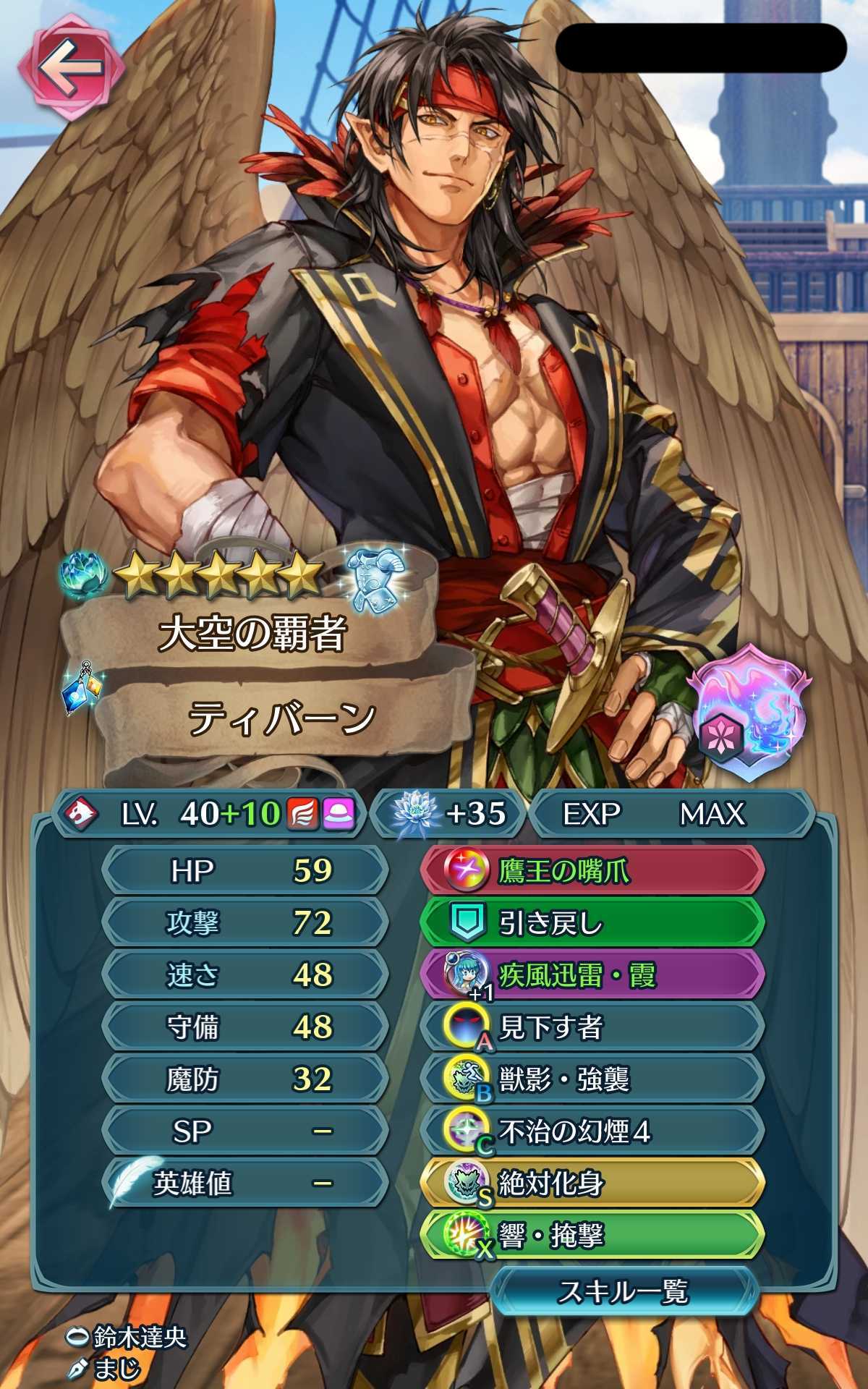Tap the 攻撃 attack stat
The image size is (868, 1389).
[x=244, y=922]
